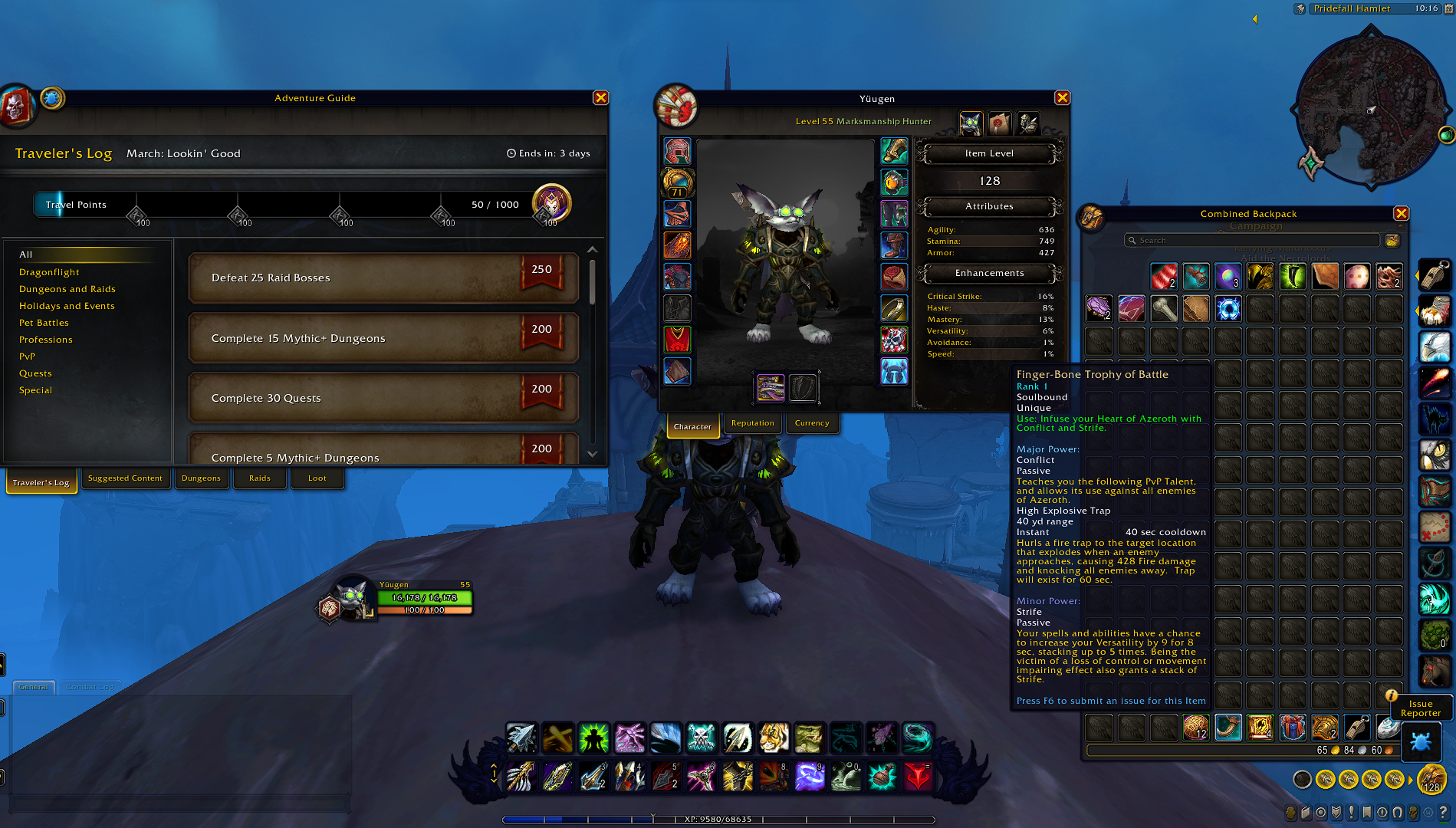Image resolution: width=1456 pixels, height=828 pixels.
Task: Switch to the Reputation tab
Action: (x=752, y=422)
